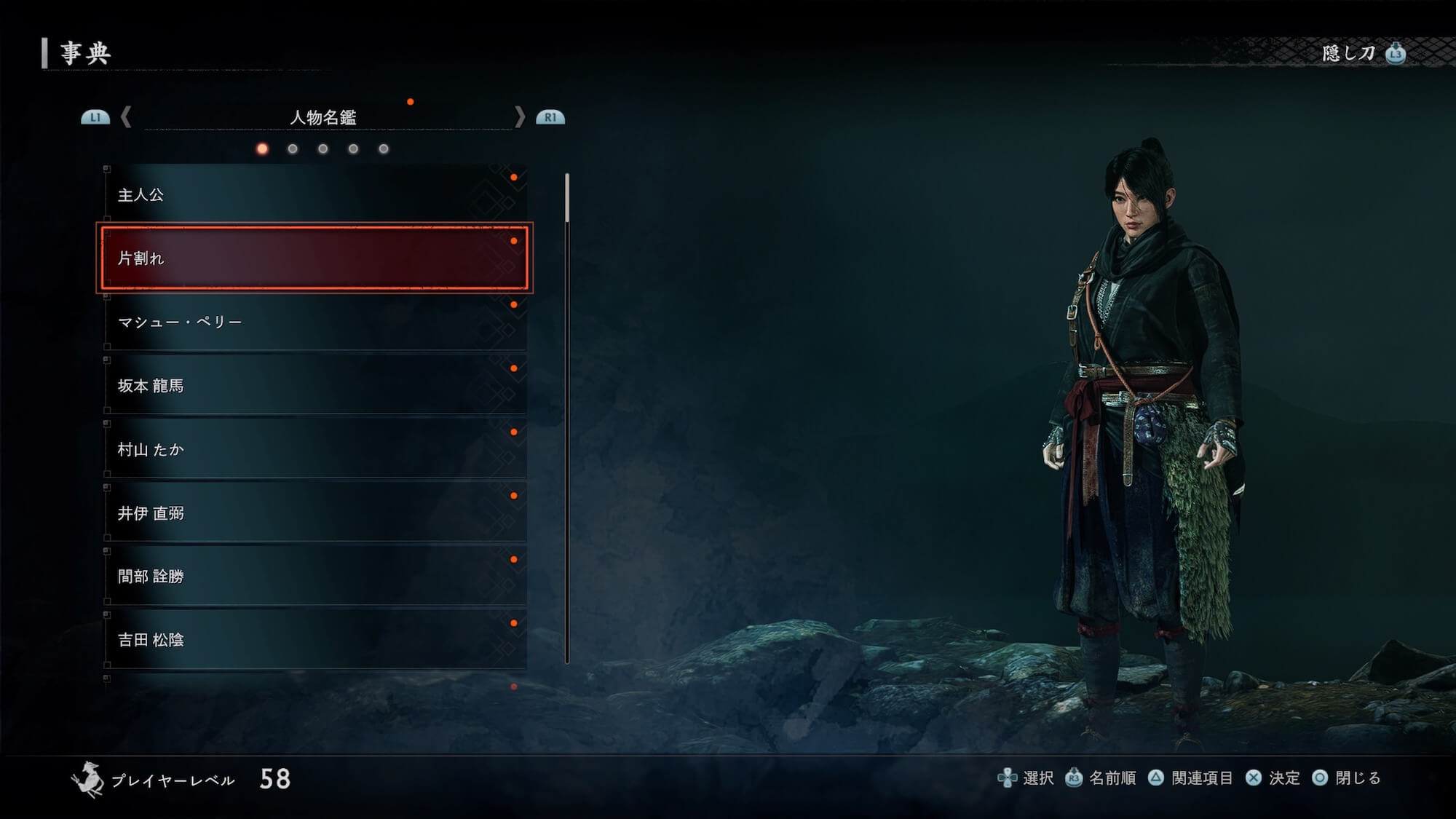
Task: Click the 人物名鑑 category header
Action: pos(323,117)
